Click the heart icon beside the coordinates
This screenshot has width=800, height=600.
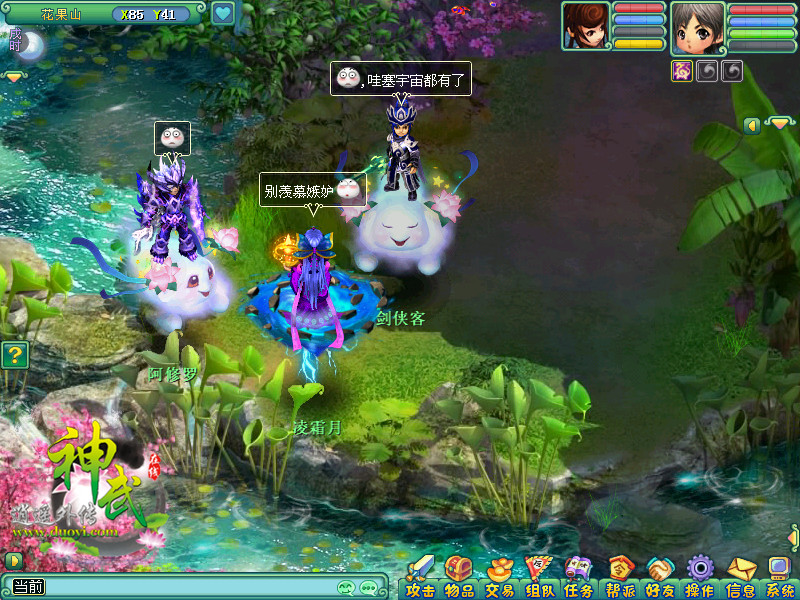222,14
